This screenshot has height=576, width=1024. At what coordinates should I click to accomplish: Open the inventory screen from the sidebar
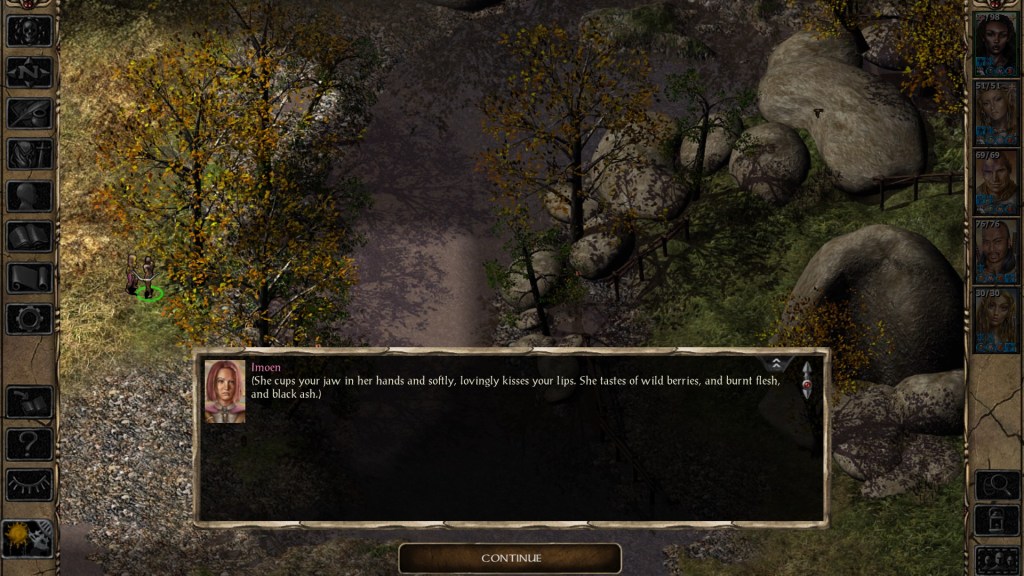29,154
